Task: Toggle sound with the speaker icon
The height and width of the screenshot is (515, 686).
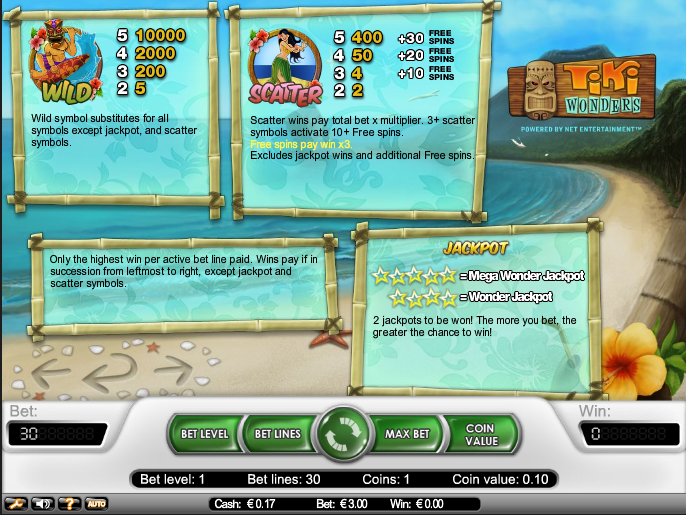Action: (x=43, y=503)
